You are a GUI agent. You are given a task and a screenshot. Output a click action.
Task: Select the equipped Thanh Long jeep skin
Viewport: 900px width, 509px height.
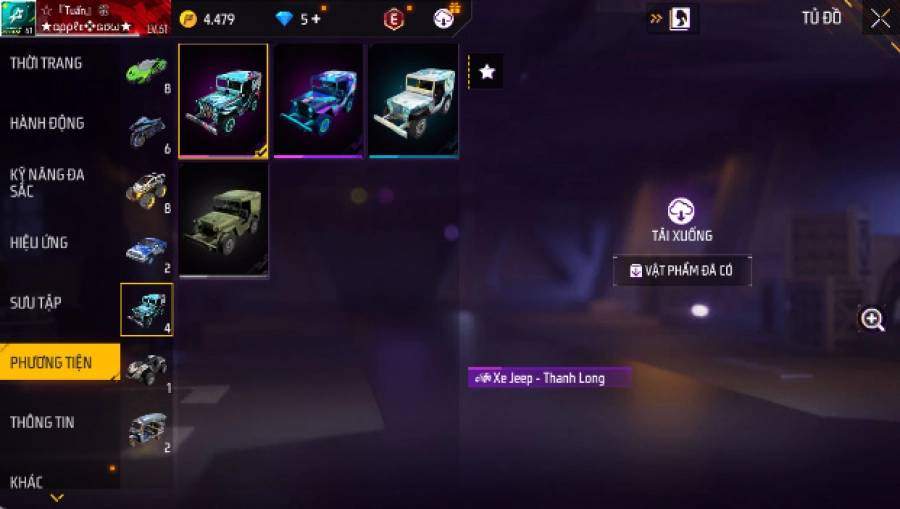coord(223,100)
